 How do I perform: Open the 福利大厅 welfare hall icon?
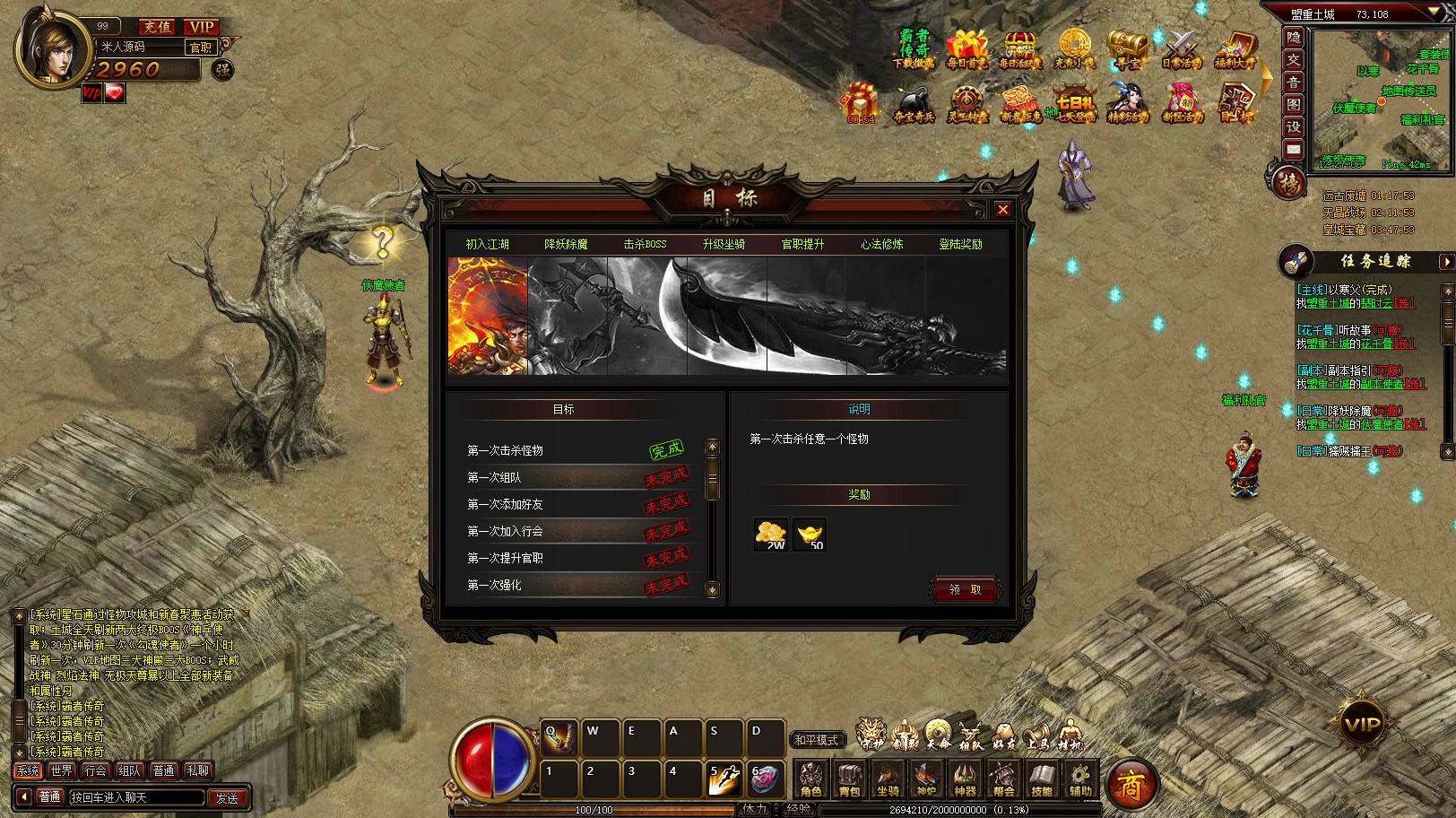(x=1235, y=49)
